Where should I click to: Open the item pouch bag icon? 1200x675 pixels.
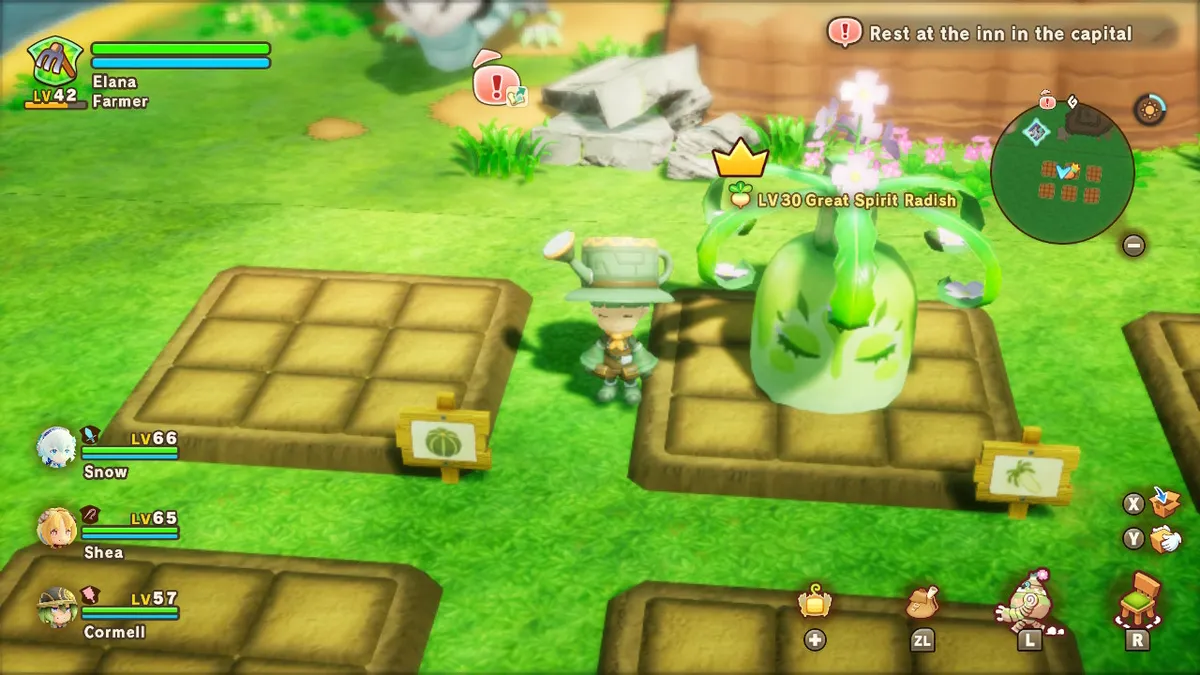pos(922,601)
